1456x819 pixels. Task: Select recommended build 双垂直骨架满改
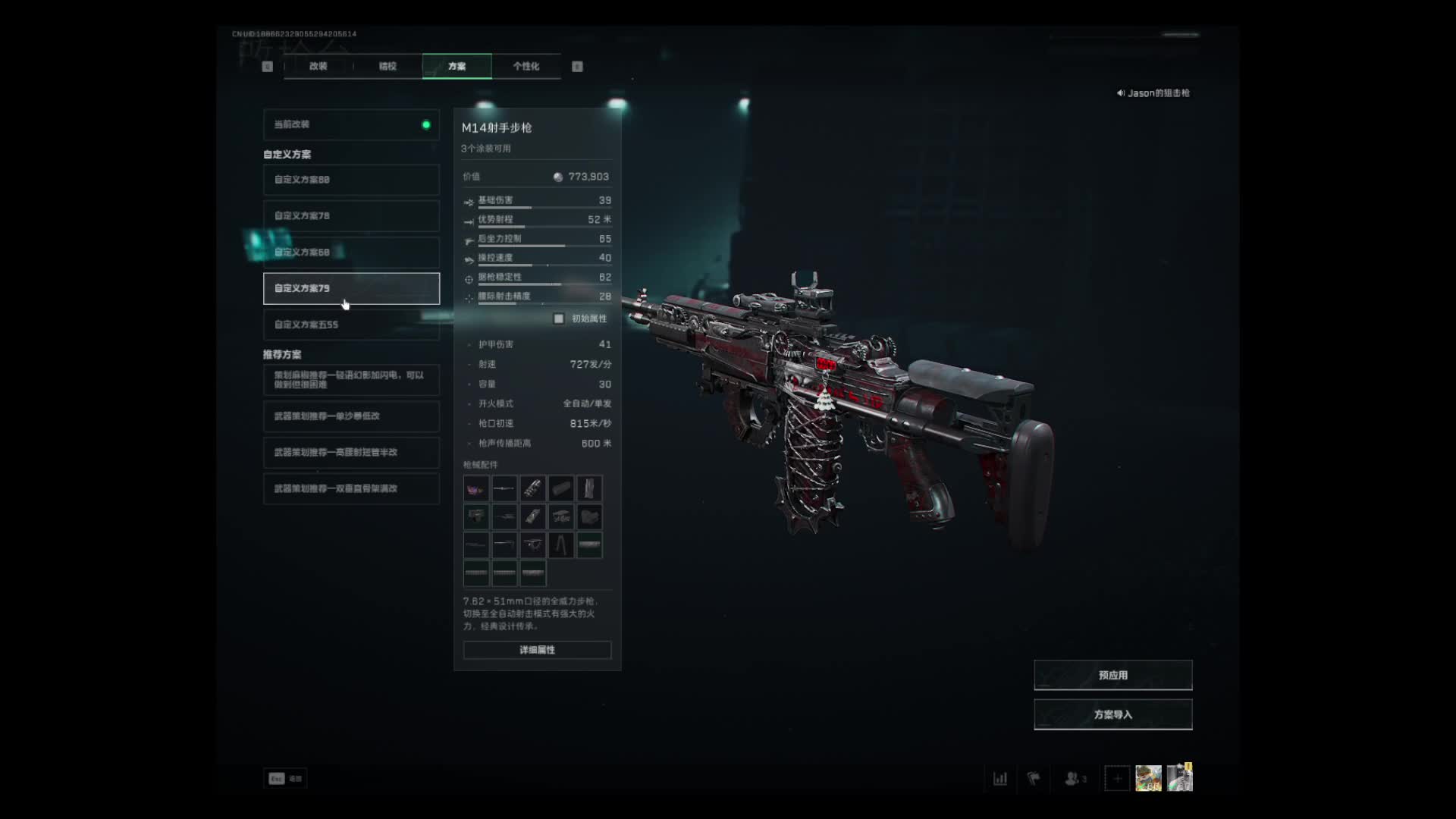[x=351, y=489]
